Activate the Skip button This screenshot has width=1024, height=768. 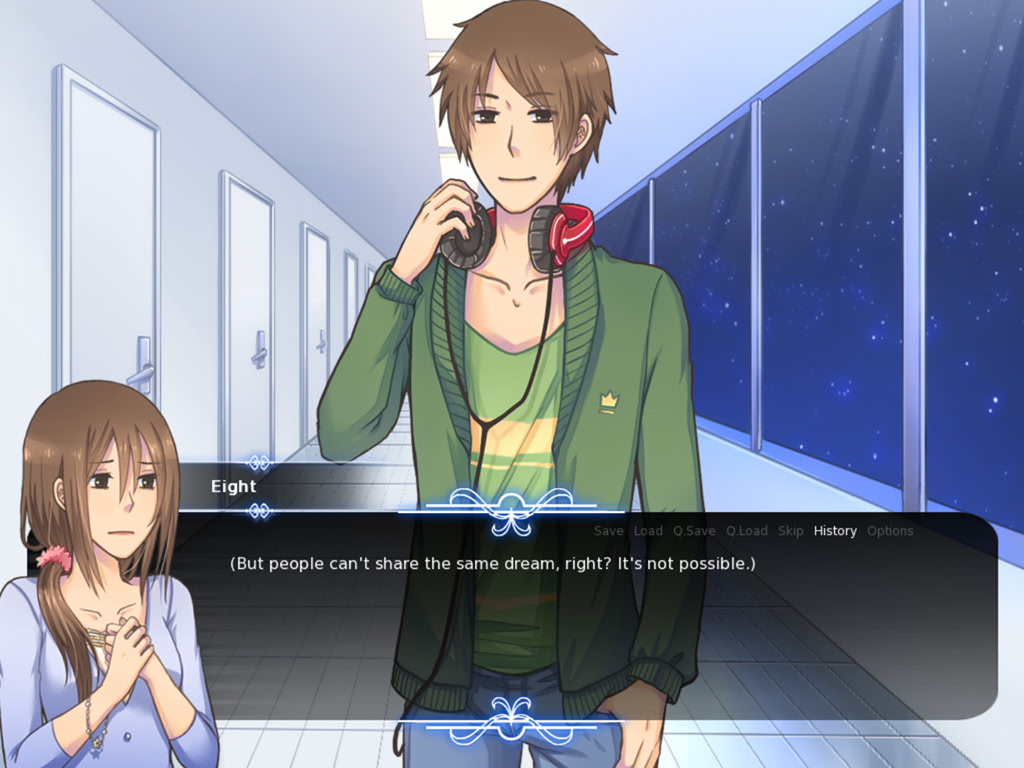pos(790,531)
